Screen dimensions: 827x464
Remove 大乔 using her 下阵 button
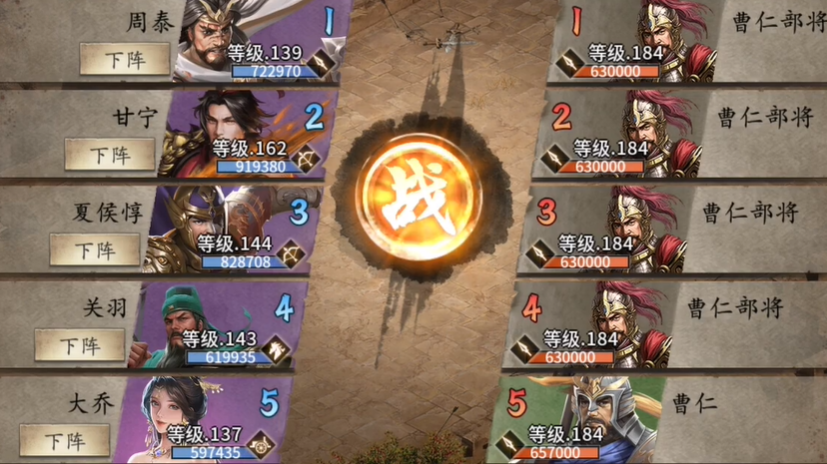(x=65, y=440)
